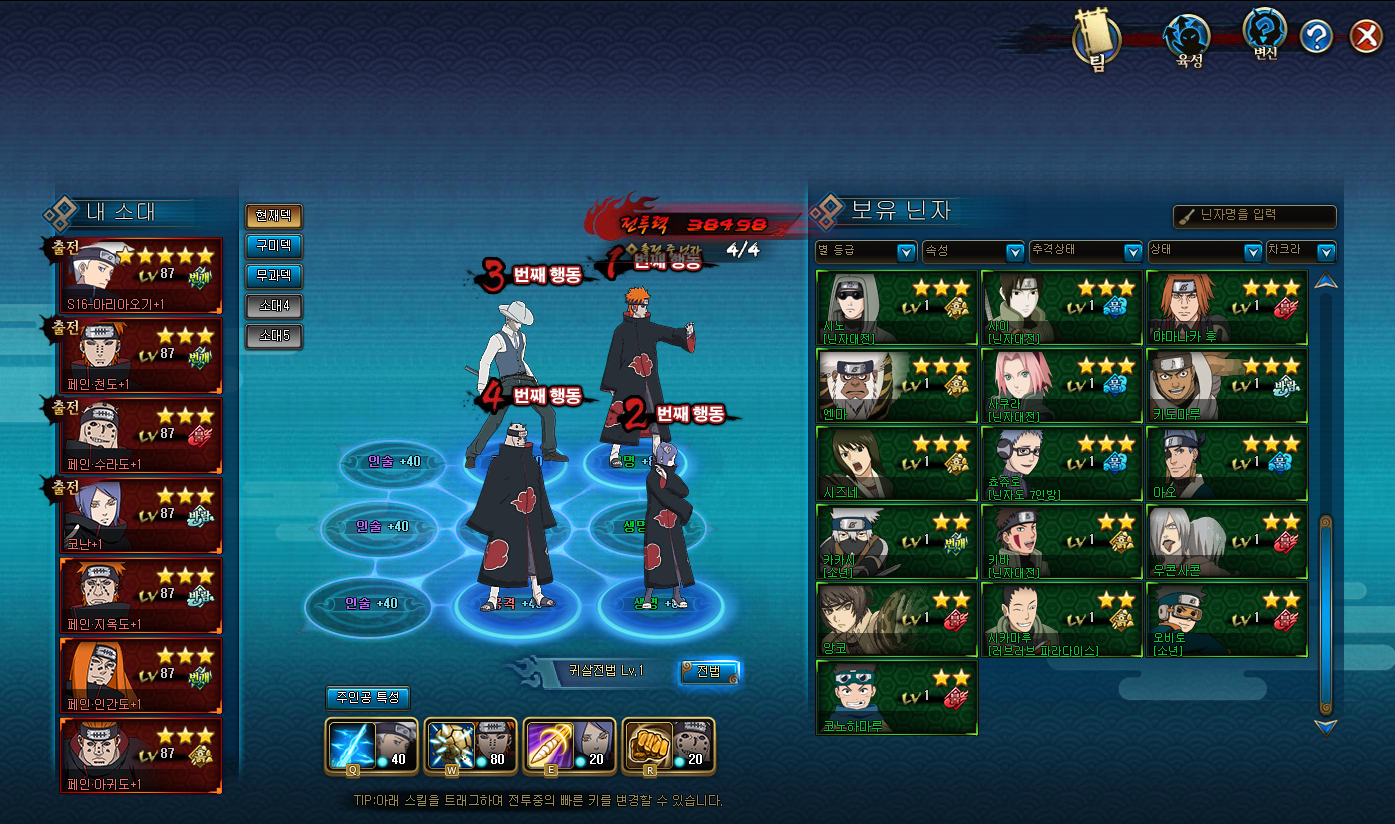This screenshot has width=1395, height=824.
Task: Switch to the 현재덱 deck tab
Action: click(x=273, y=216)
